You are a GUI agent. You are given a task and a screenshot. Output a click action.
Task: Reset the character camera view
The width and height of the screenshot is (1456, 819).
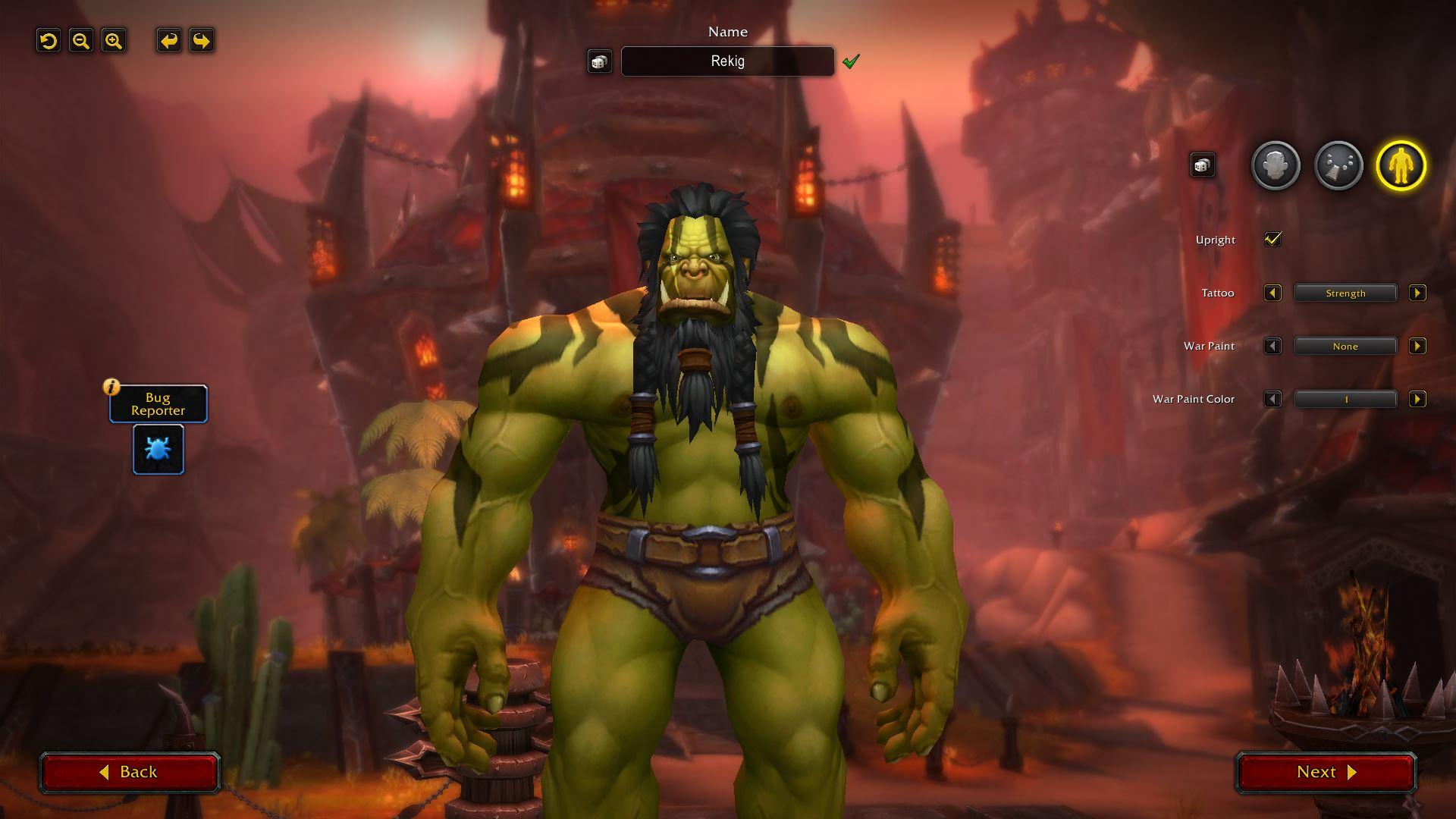coord(49,41)
